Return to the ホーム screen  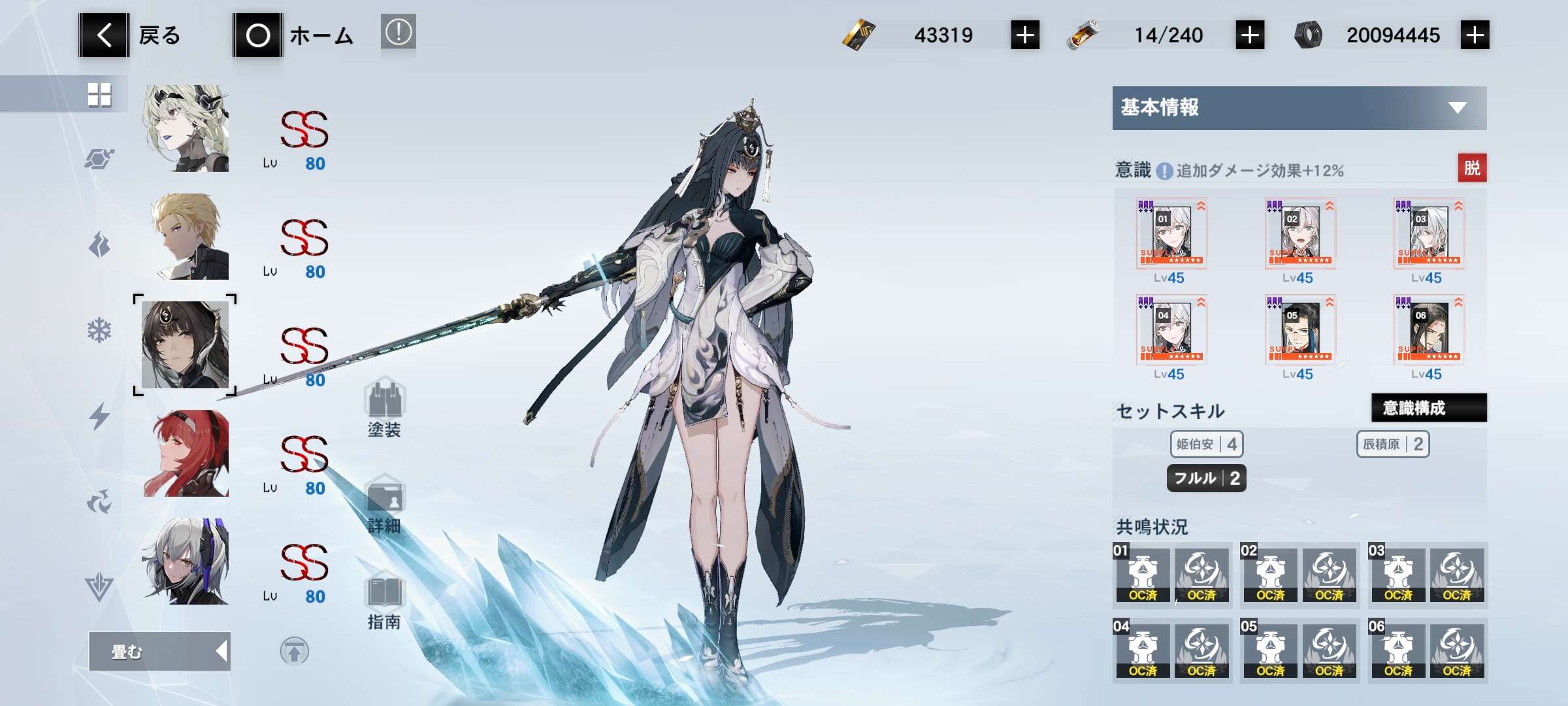pyautogui.click(x=294, y=35)
